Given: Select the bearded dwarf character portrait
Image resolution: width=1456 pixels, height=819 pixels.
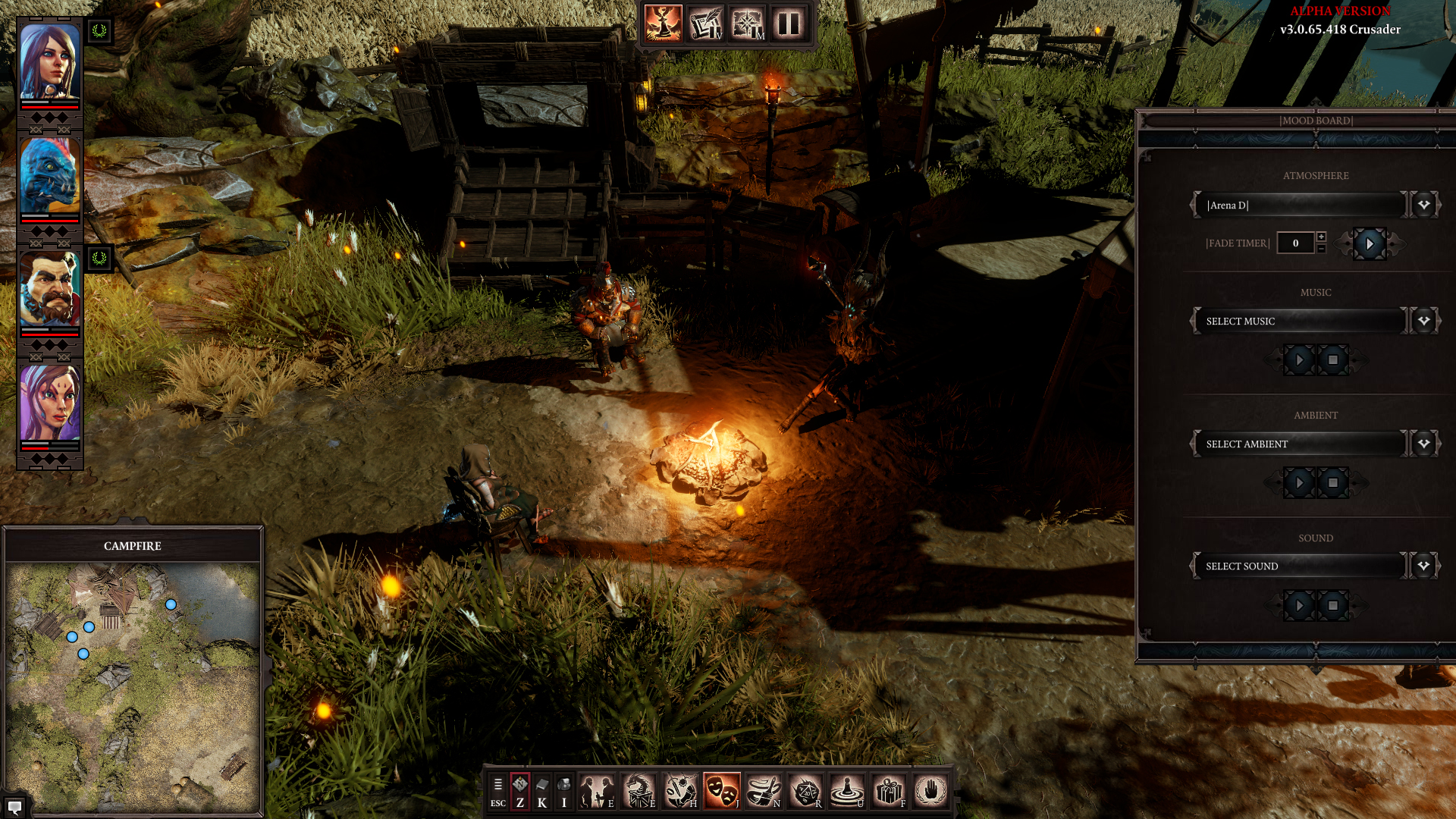Looking at the screenshot, I should click(x=49, y=290).
